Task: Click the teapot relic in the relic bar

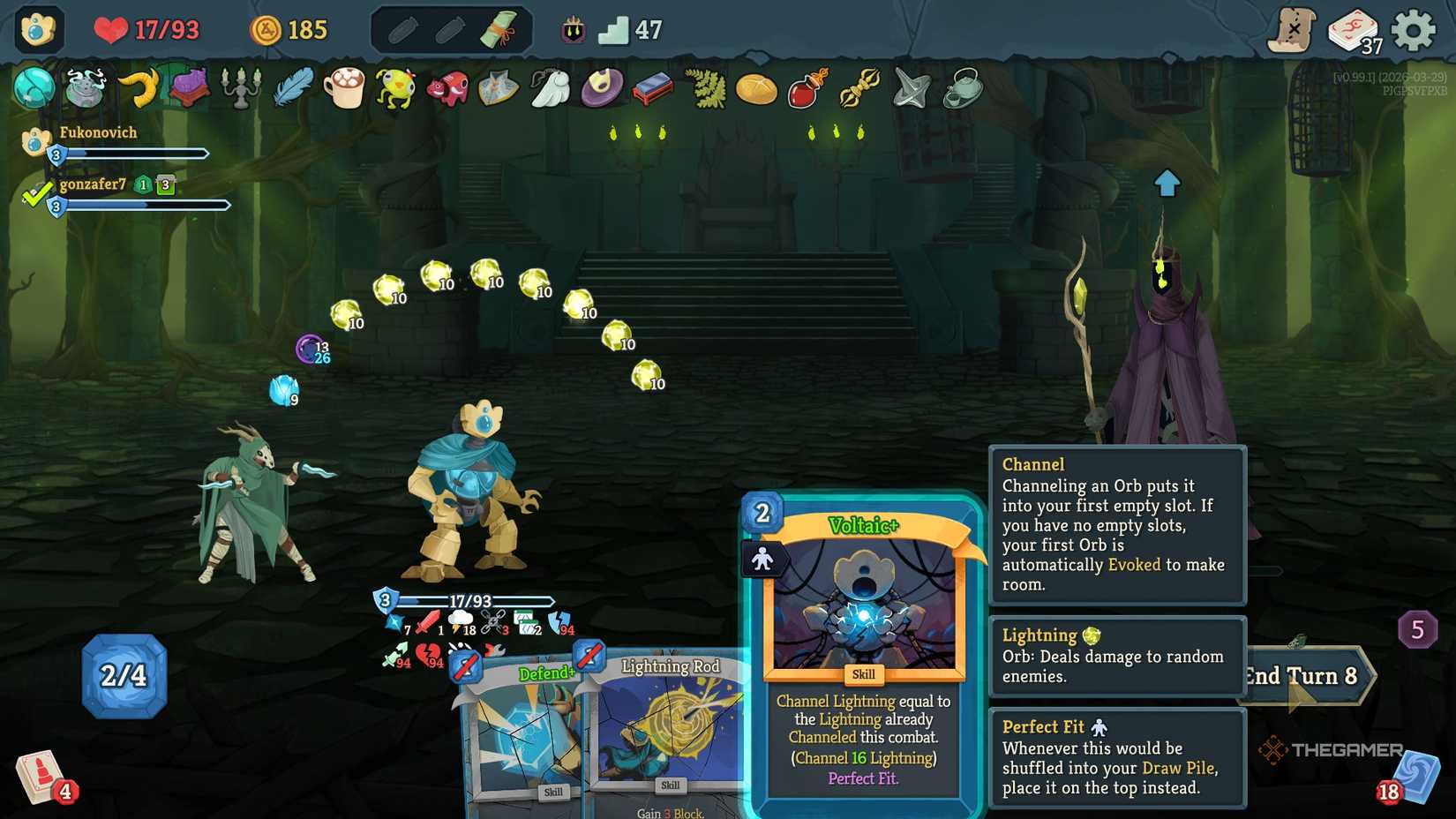Action: (x=964, y=88)
